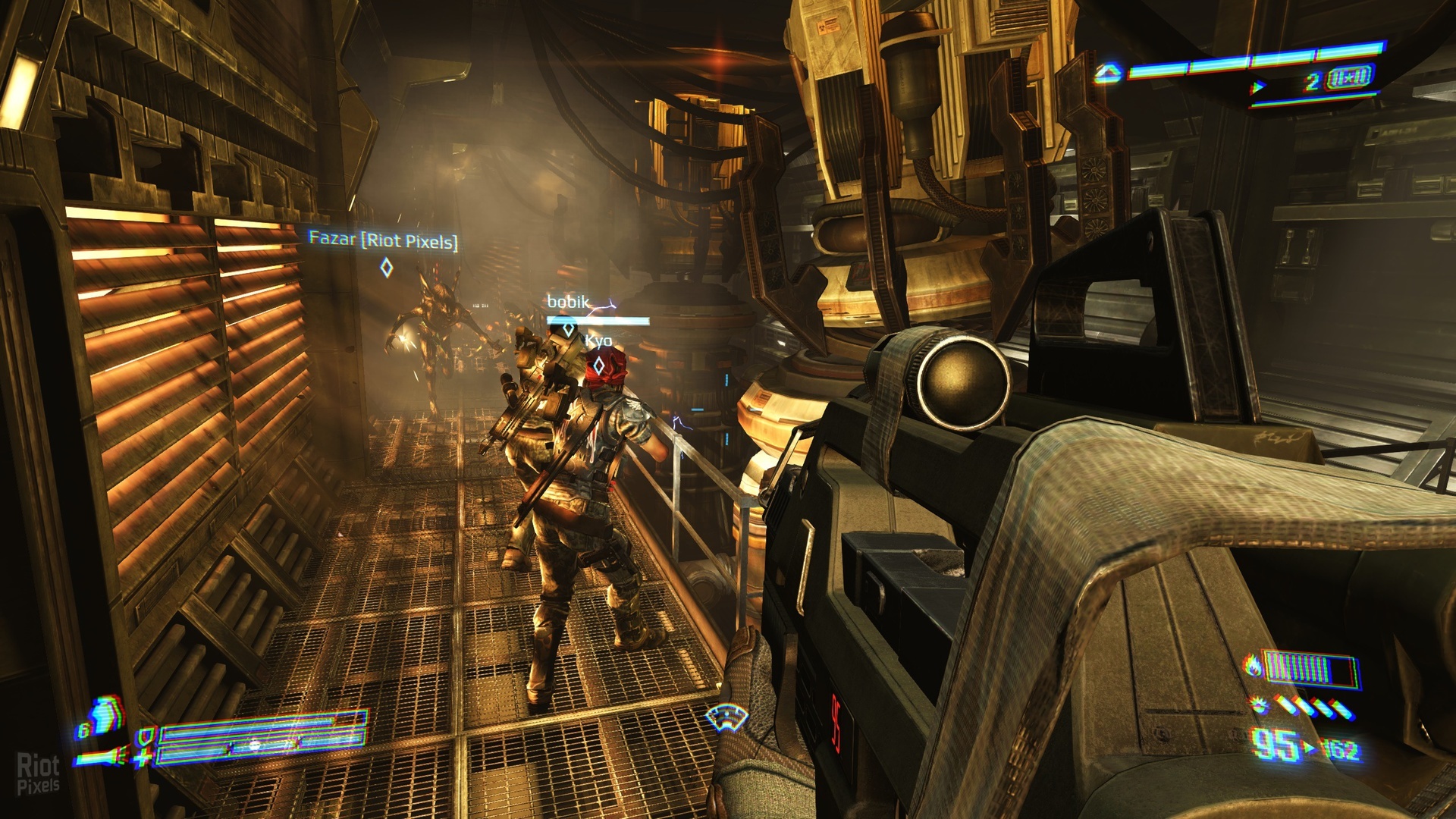Click the rank chevron icon beside the experience bar
The image size is (1456, 819).
click(1109, 74)
